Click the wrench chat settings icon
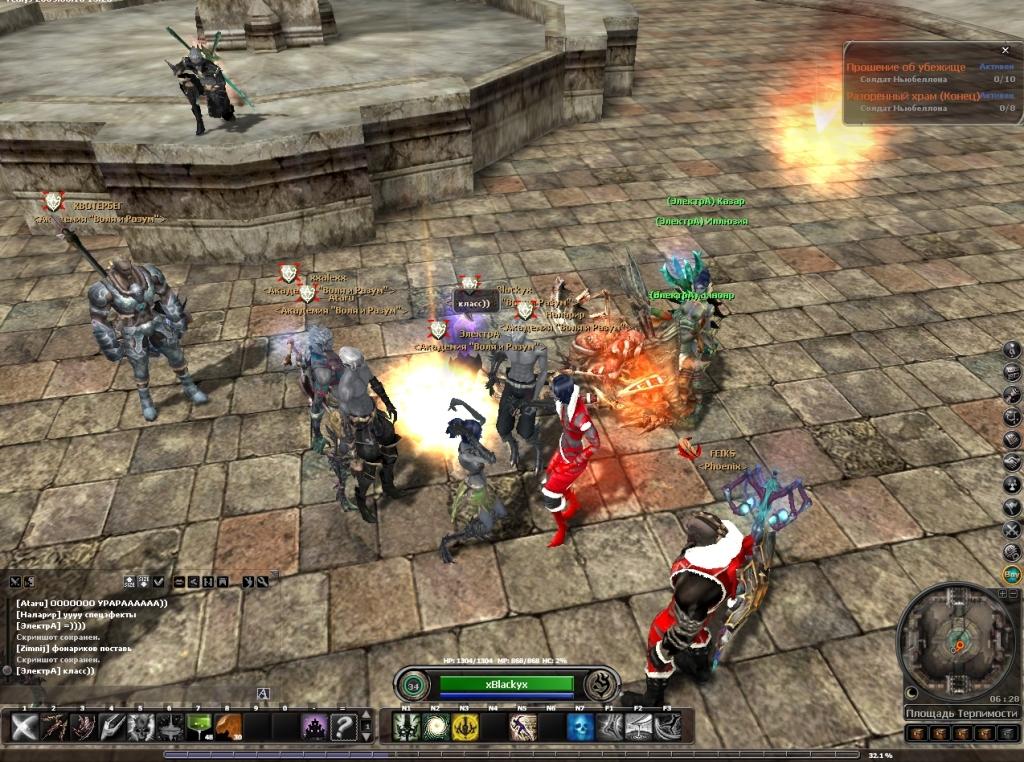Image resolution: width=1024 pixels, height=762 pixels. click(261, 581)
